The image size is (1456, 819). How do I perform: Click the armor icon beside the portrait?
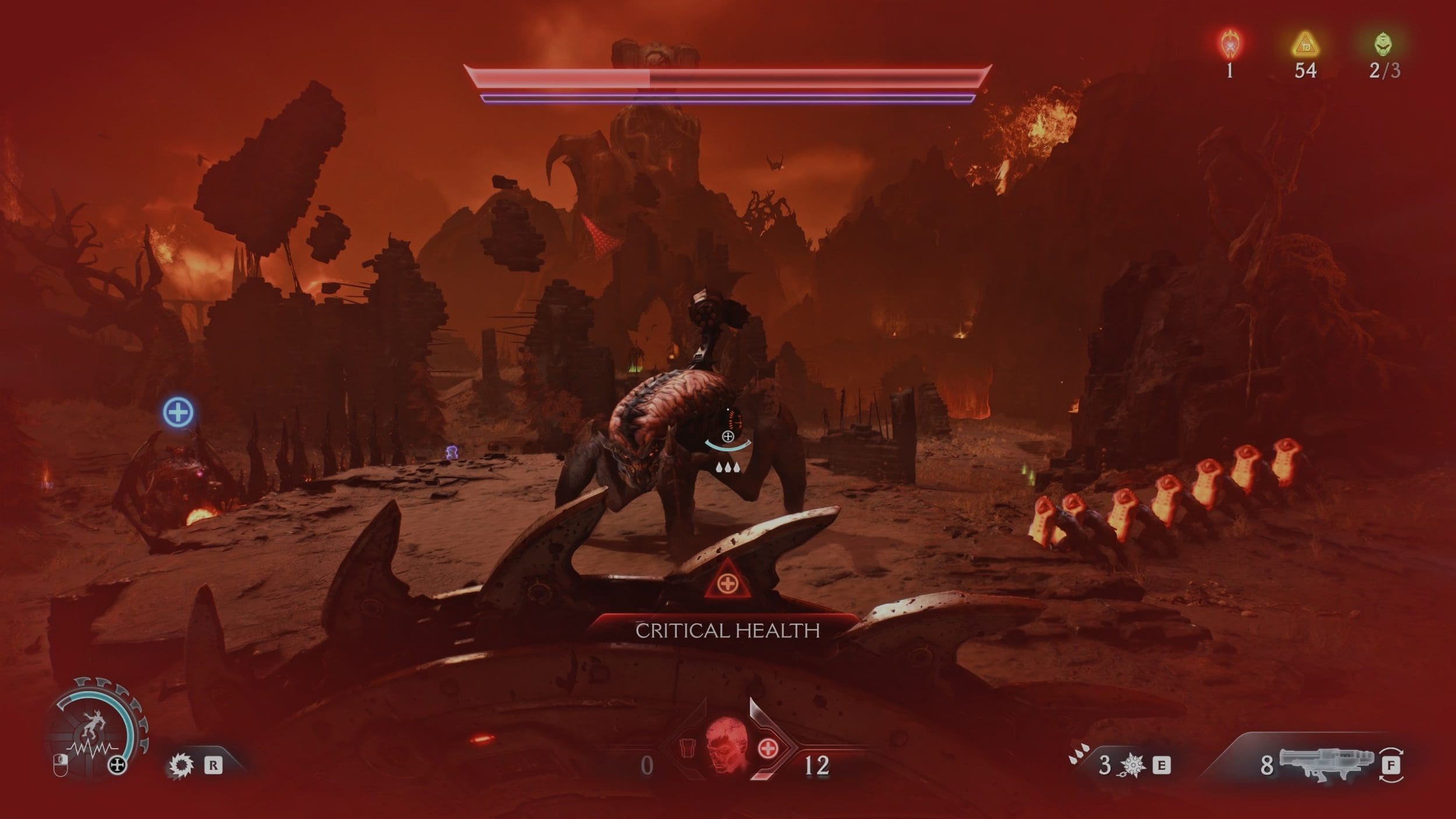click(x=687, y=747)
